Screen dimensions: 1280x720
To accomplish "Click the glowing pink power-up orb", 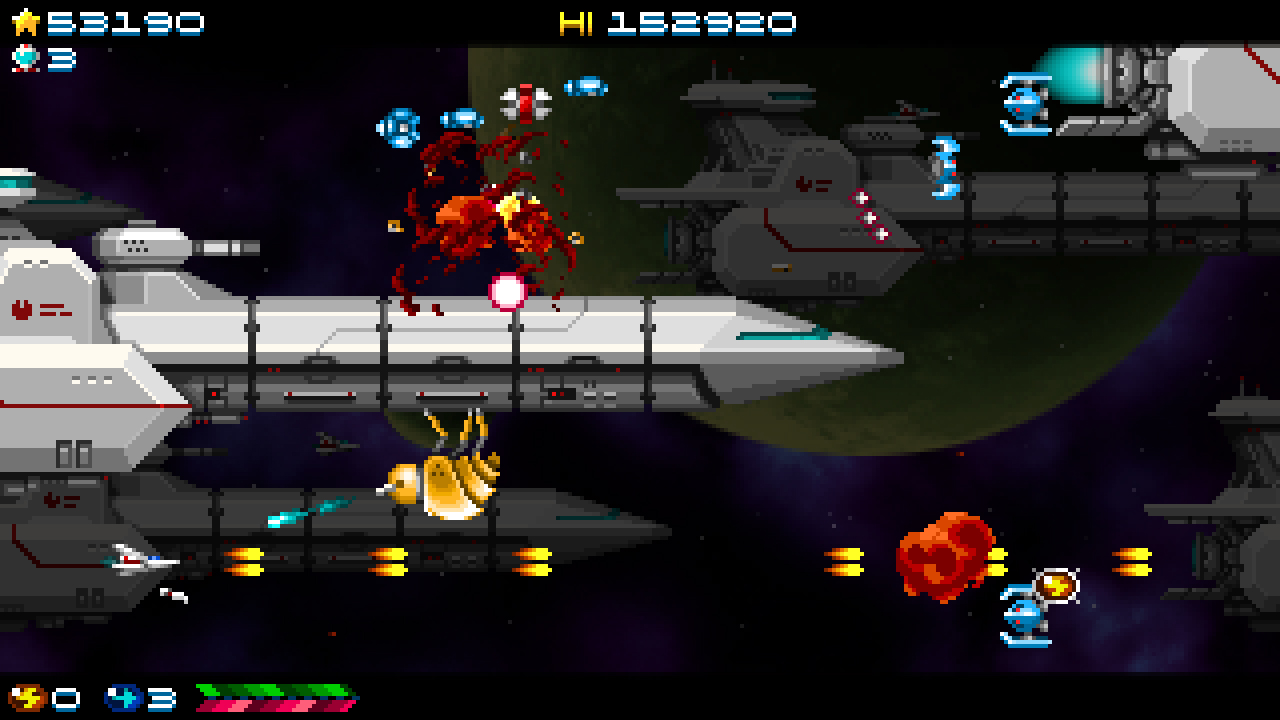I will 508,291.
